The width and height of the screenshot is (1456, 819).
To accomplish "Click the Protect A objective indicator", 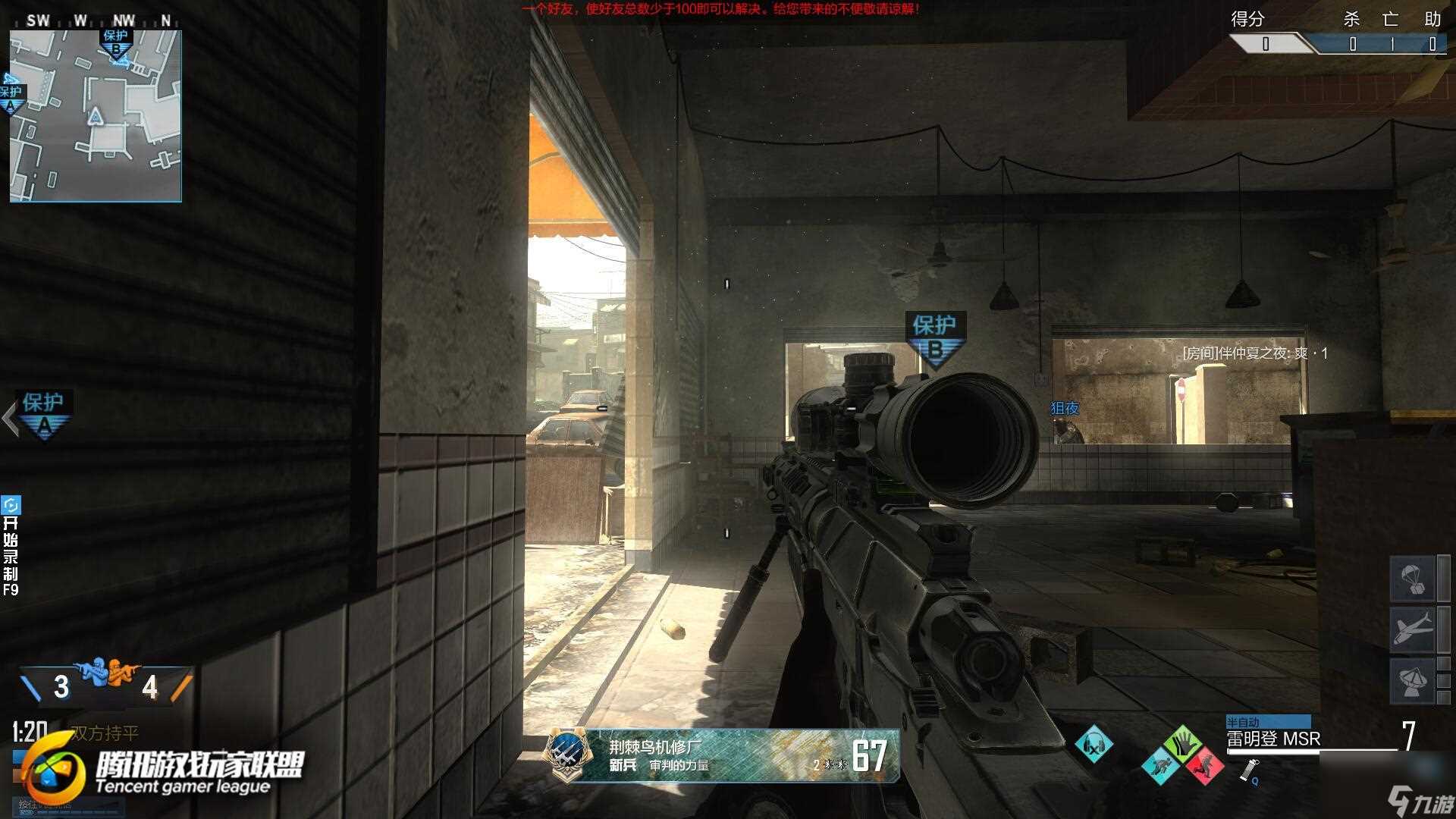I will [x=44, y=413].
